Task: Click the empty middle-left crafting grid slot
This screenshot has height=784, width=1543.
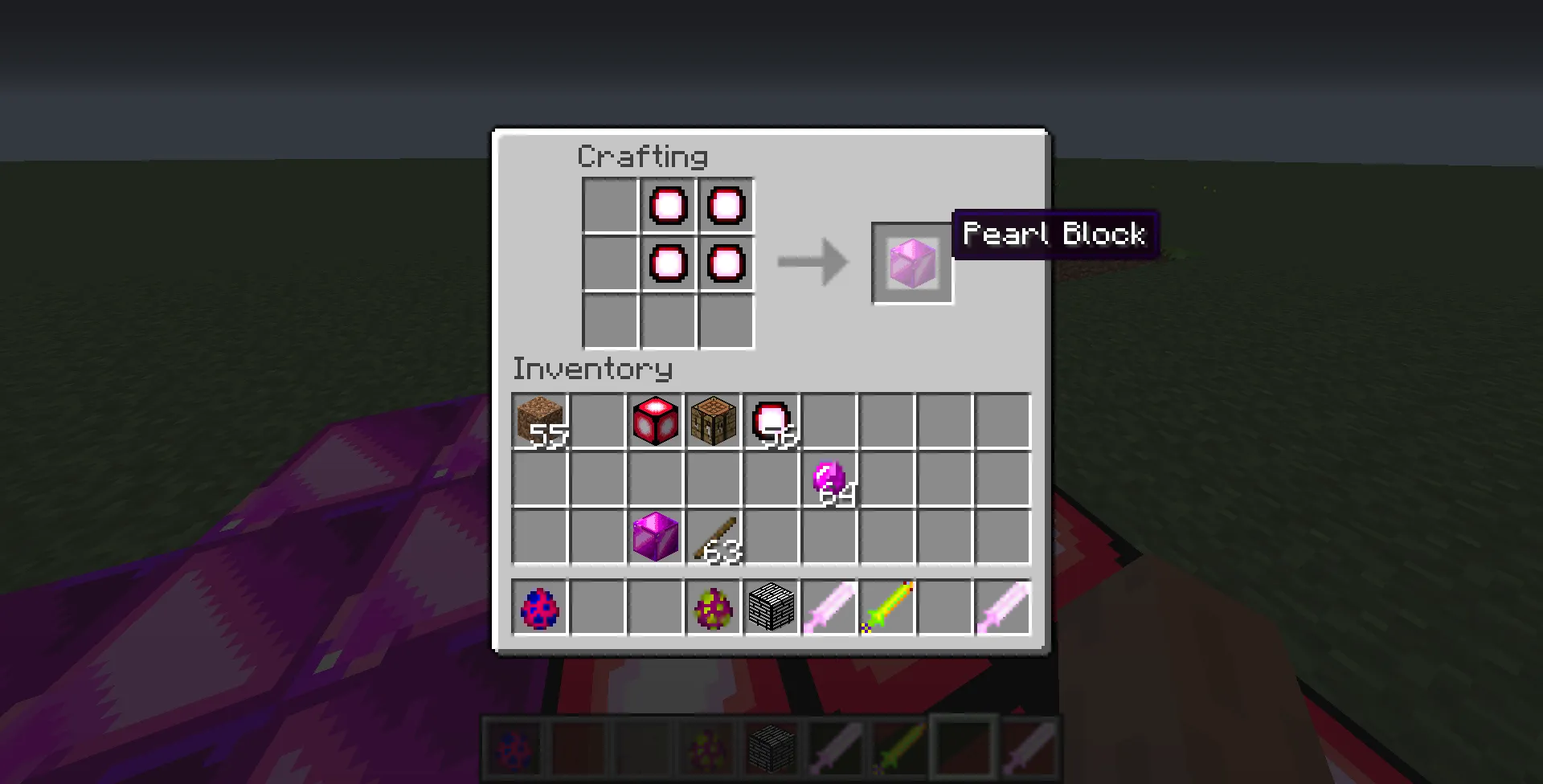Action: pos(608,263)
